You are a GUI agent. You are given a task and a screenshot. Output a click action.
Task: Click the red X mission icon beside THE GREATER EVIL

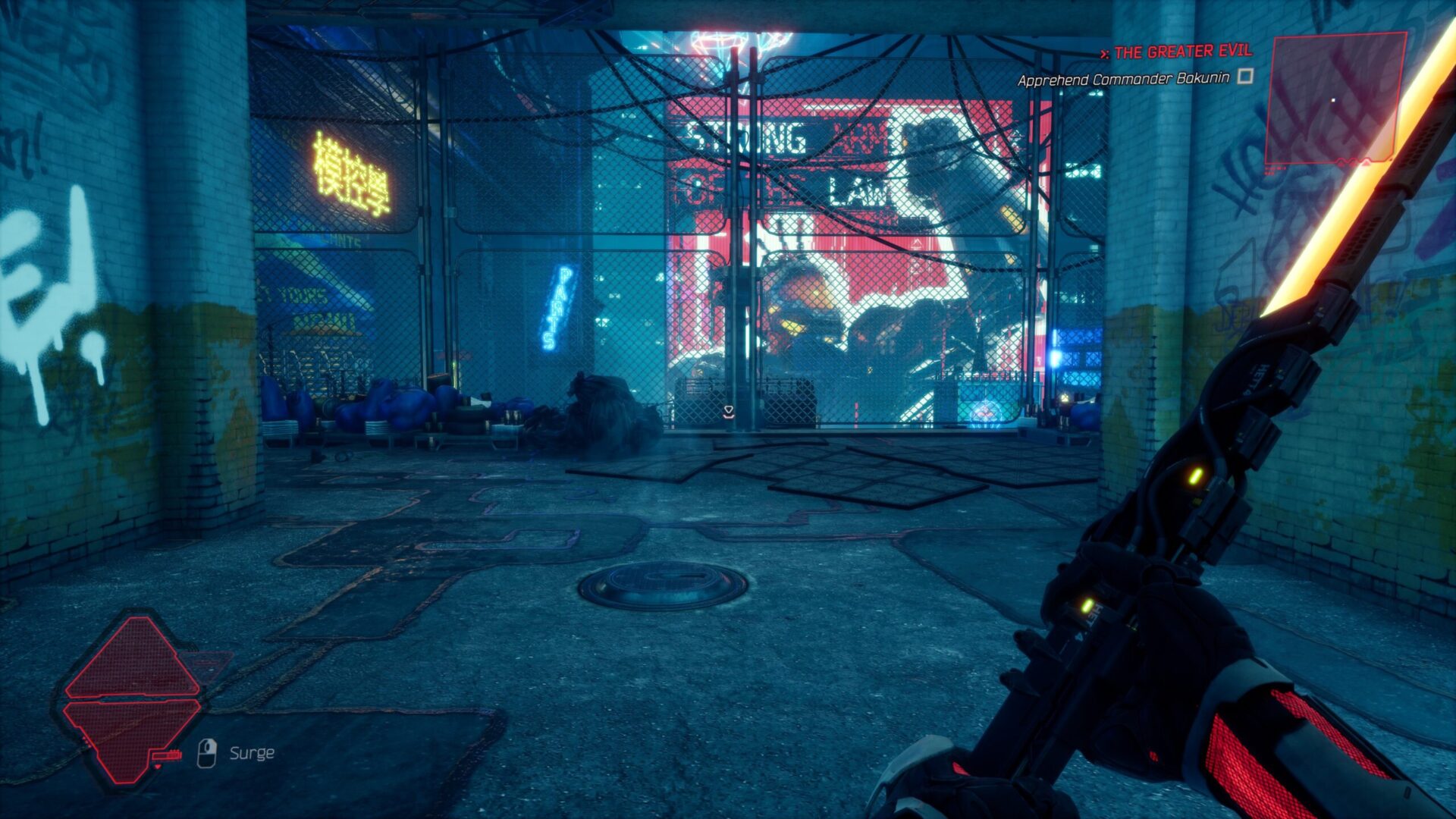coord(1104,52)
